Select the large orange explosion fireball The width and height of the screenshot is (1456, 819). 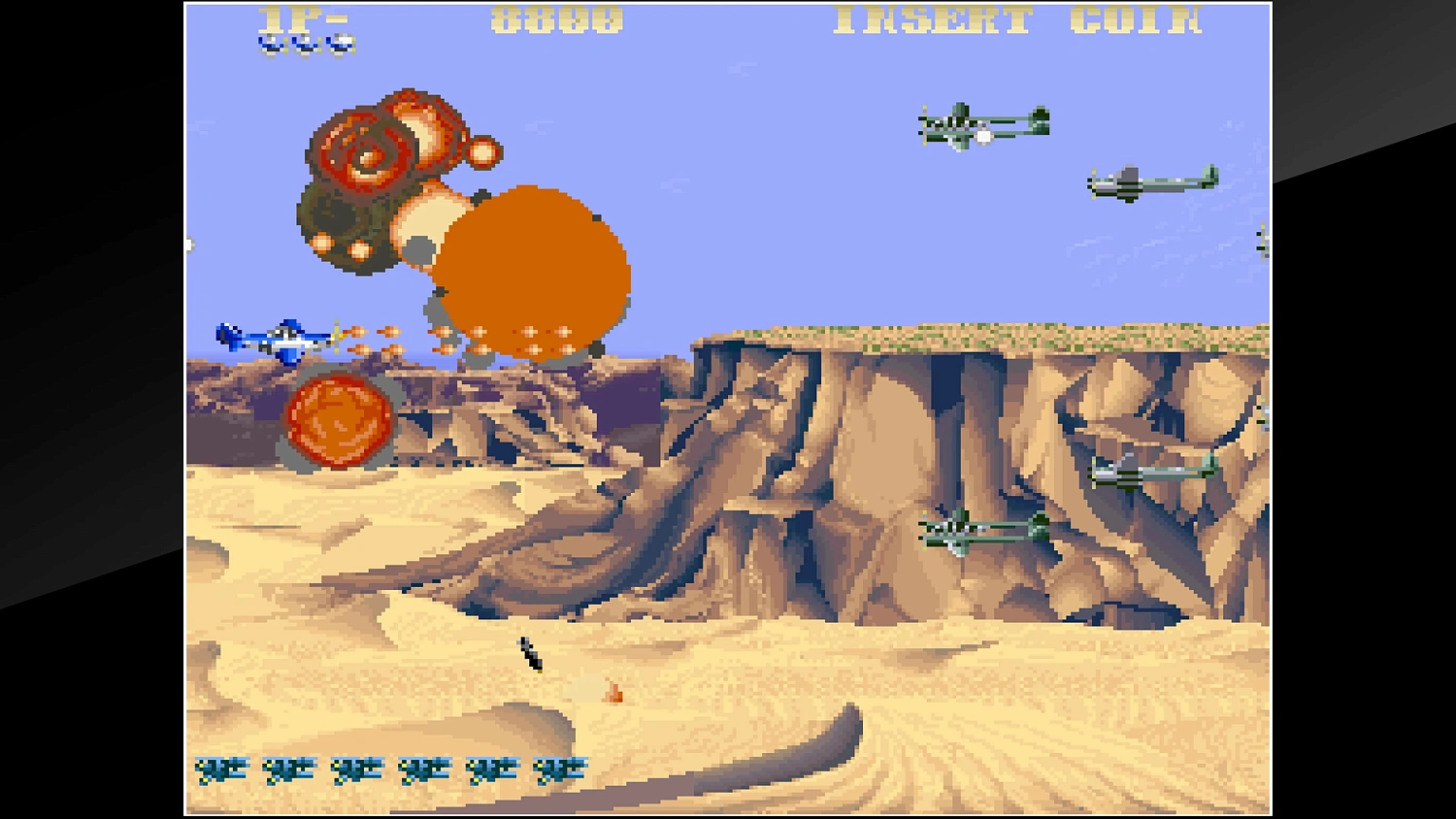534,272
